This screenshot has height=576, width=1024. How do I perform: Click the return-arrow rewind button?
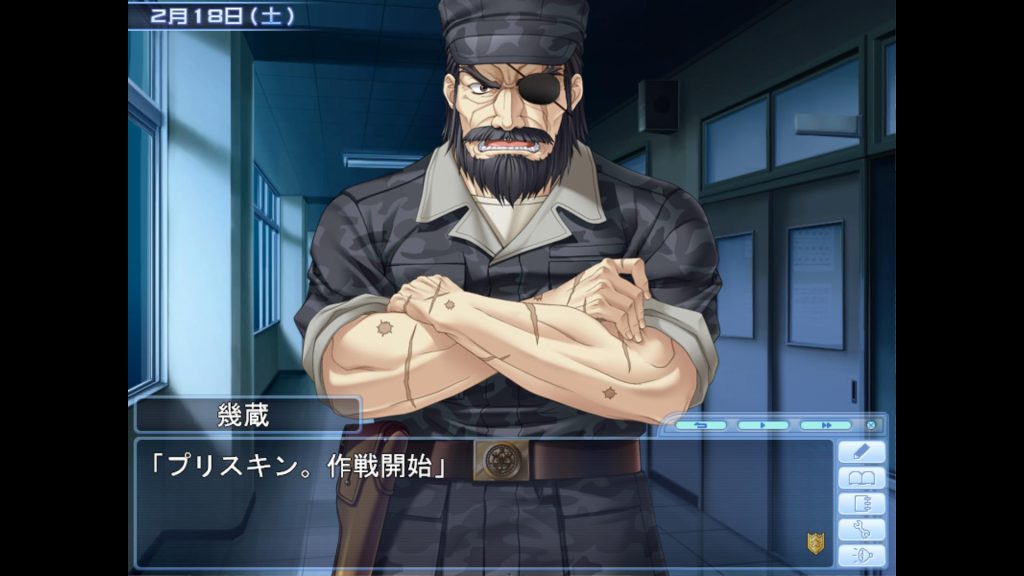coord(700,425)
